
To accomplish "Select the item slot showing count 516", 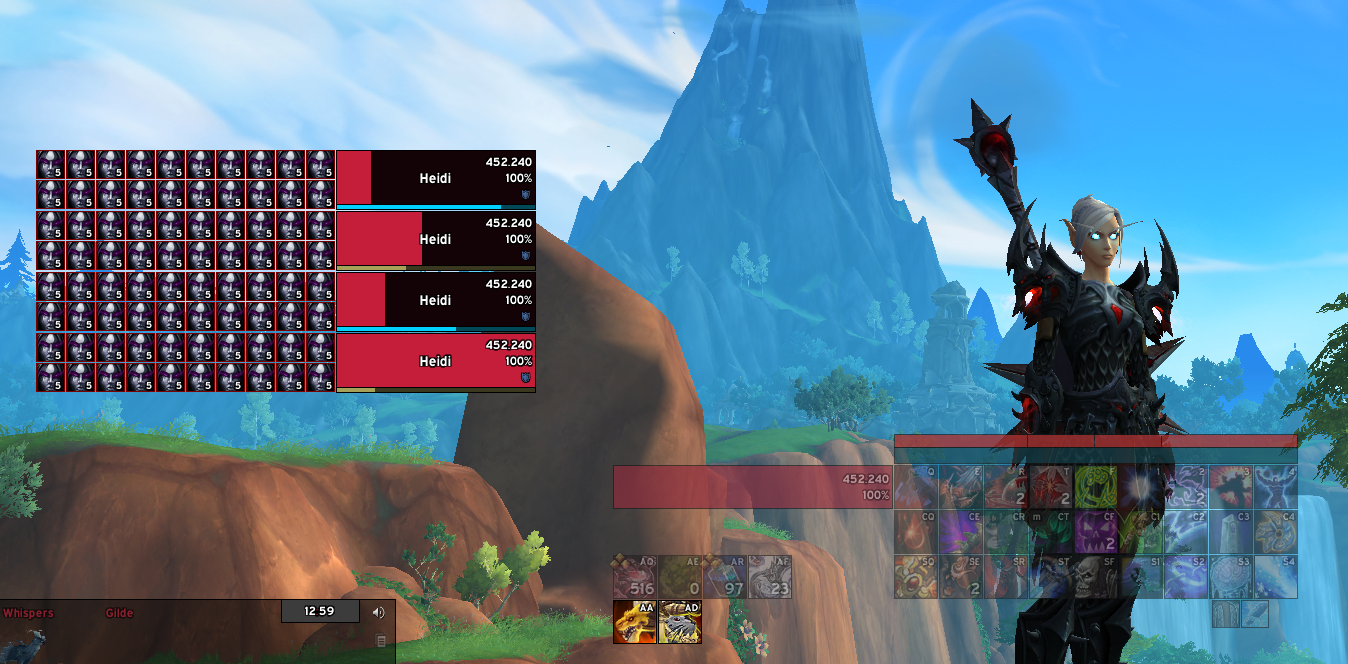I will tap(634, 576).
